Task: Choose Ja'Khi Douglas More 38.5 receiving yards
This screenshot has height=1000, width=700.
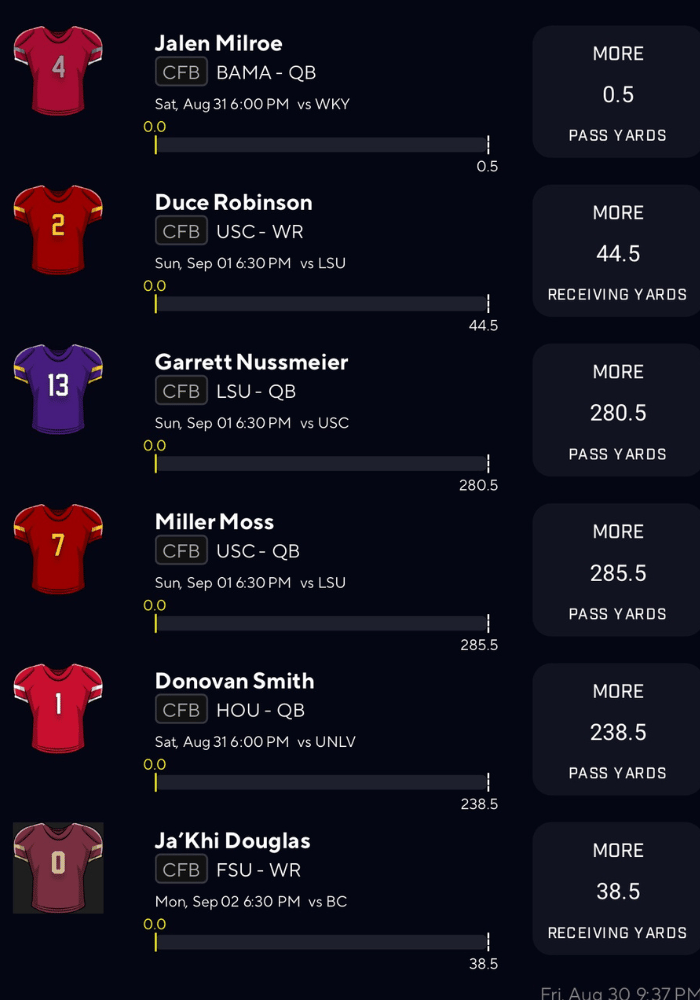Action: click(617, 890)
